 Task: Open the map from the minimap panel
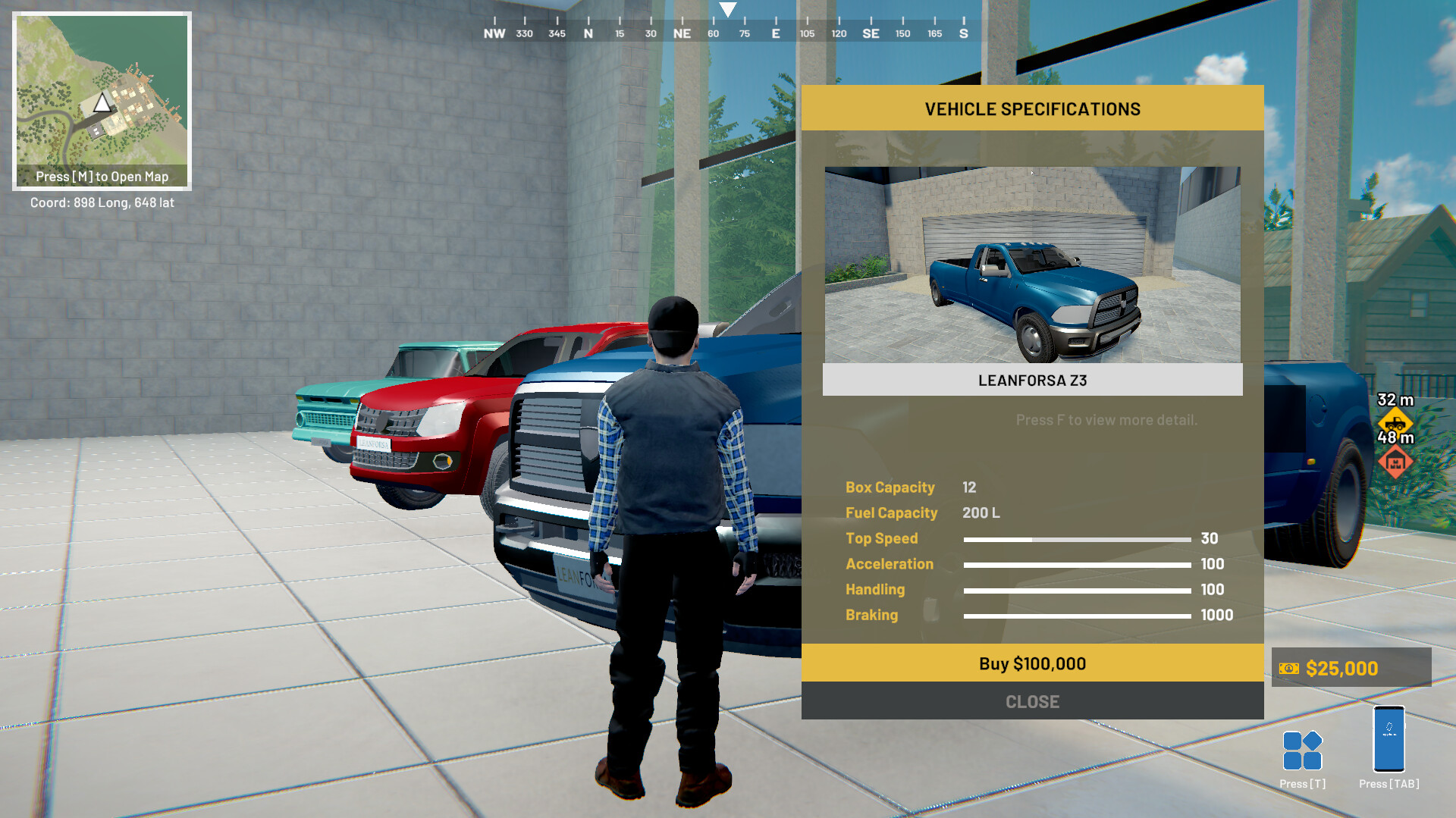(103, 176)
